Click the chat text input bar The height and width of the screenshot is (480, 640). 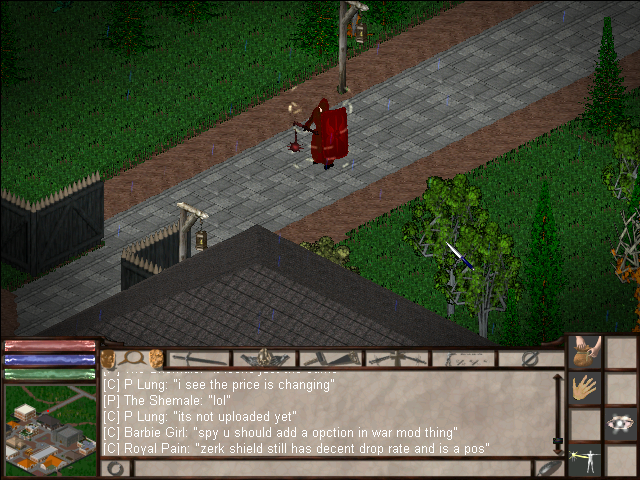coord(330,467)
